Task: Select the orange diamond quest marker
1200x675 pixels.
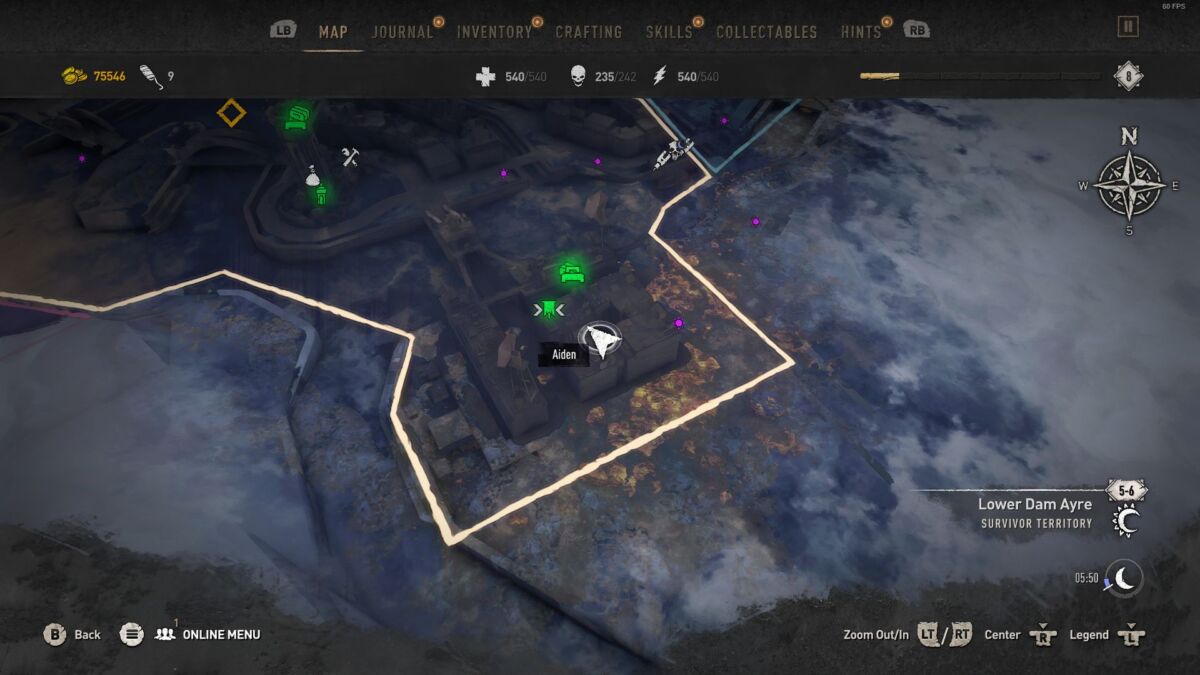Action: pos(231,113)
